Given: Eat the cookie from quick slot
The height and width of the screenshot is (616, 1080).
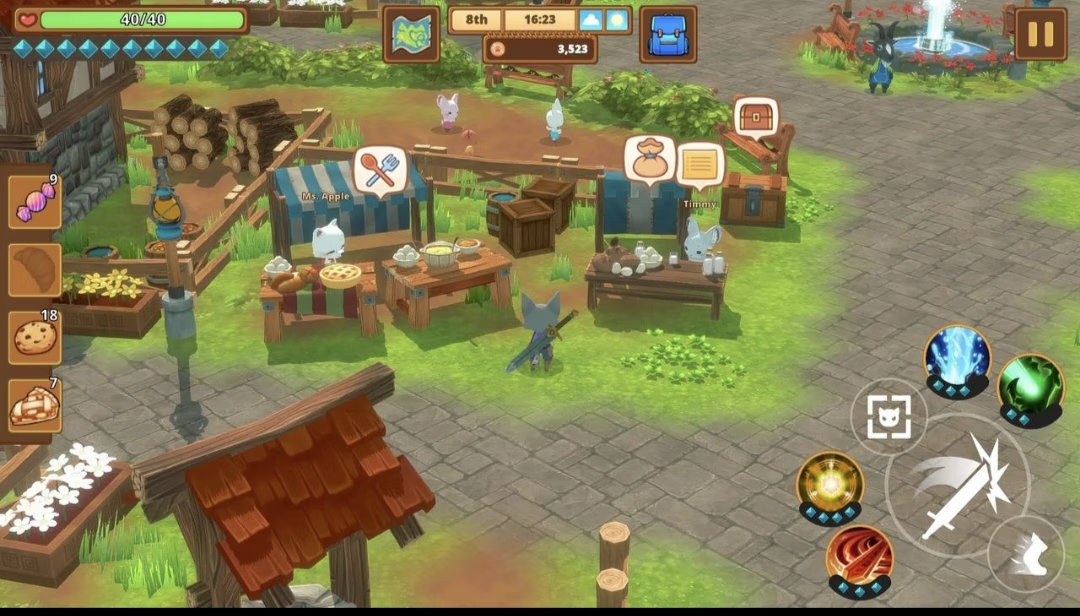Looking at the screenshot, I should click(x=35, y=337).
